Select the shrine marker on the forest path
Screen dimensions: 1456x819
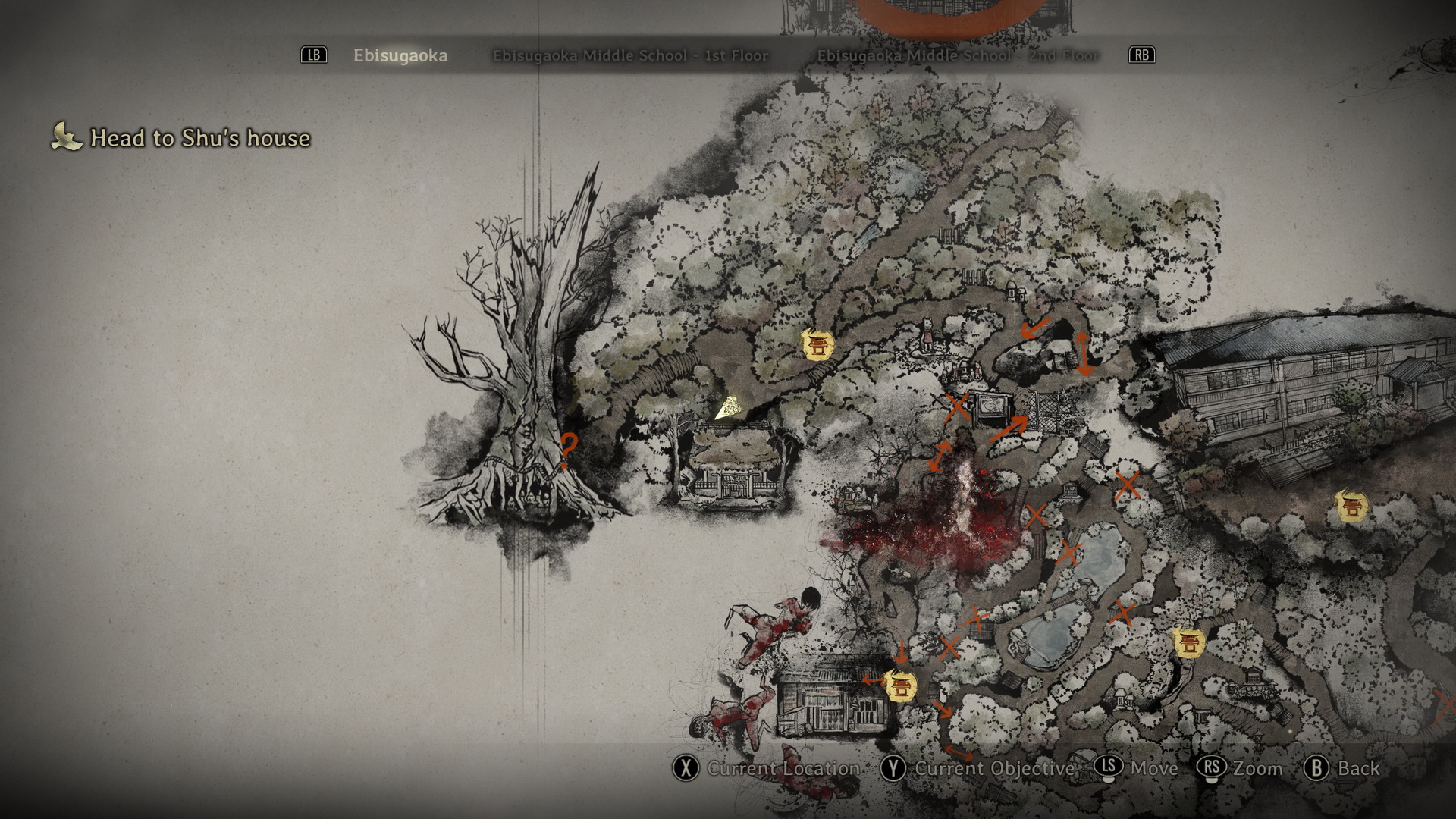pyautogui.click(x=817, y=345)
